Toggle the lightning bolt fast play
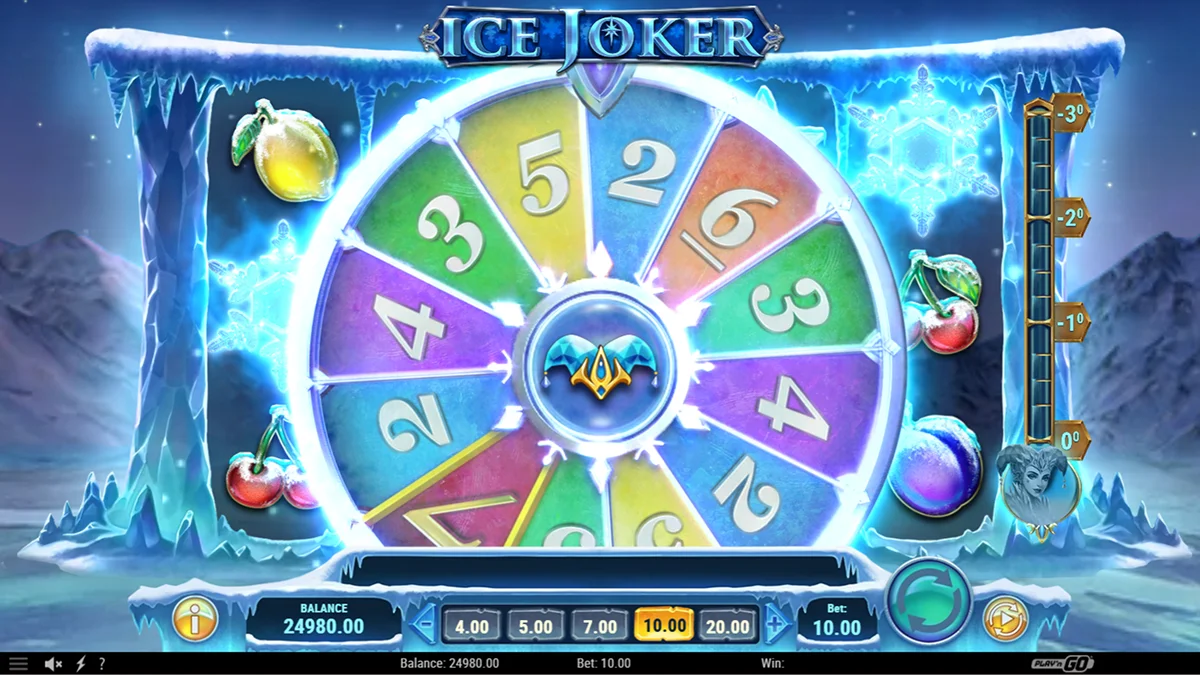 pos(80,664)
